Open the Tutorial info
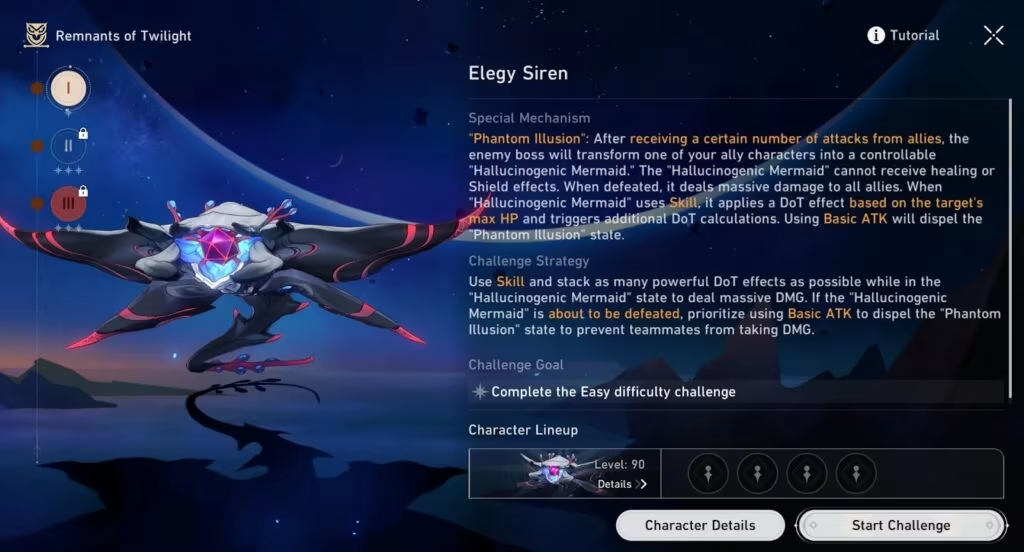Image resolution: width=1024 pixels, height=552 pixels. click(x=903, y=36)
